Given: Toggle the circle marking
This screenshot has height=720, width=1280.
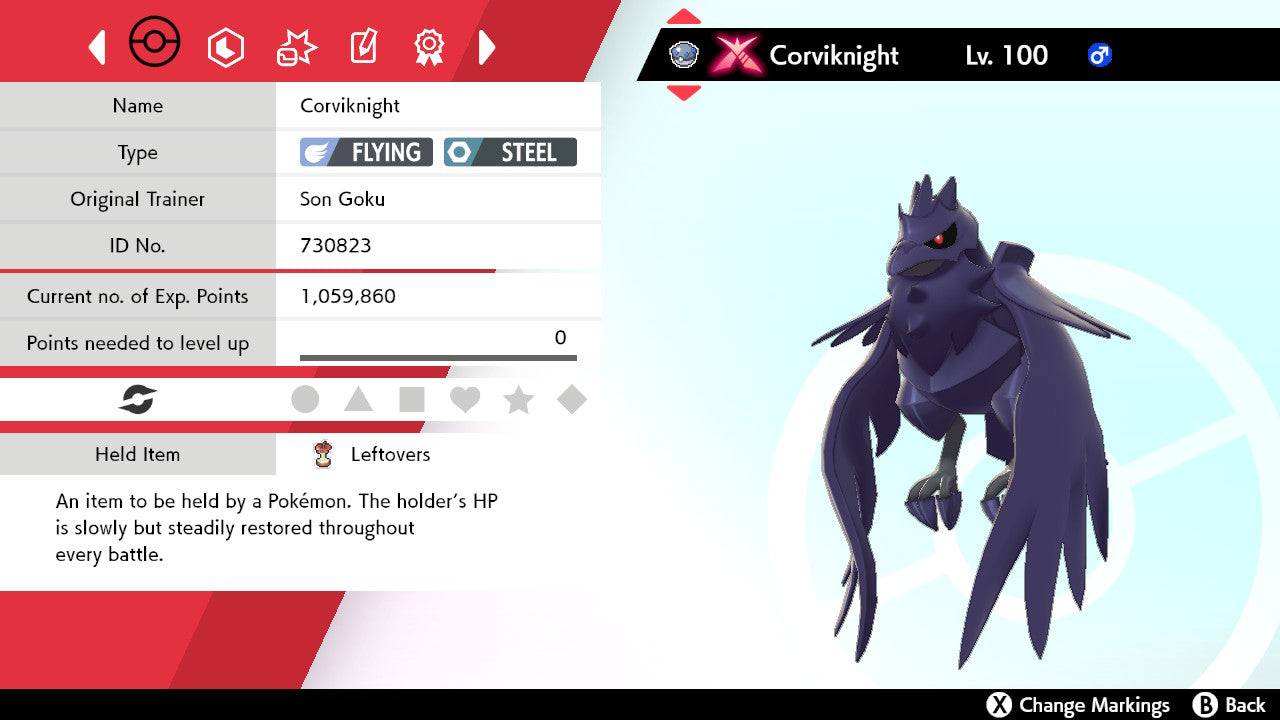Looking at the screenshot, I should click(x=306, y=399).
